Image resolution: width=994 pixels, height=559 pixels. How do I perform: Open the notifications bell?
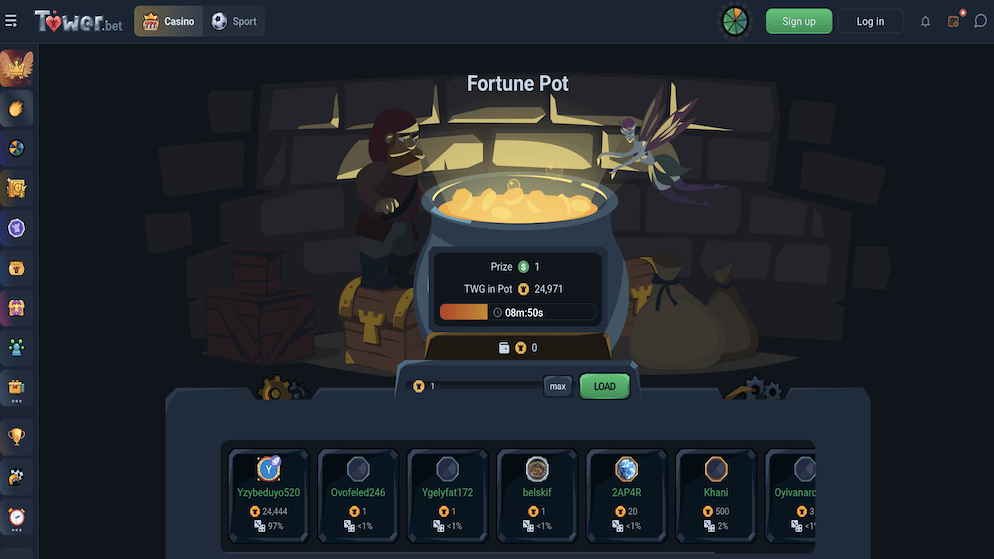click(x=925, y=21)
